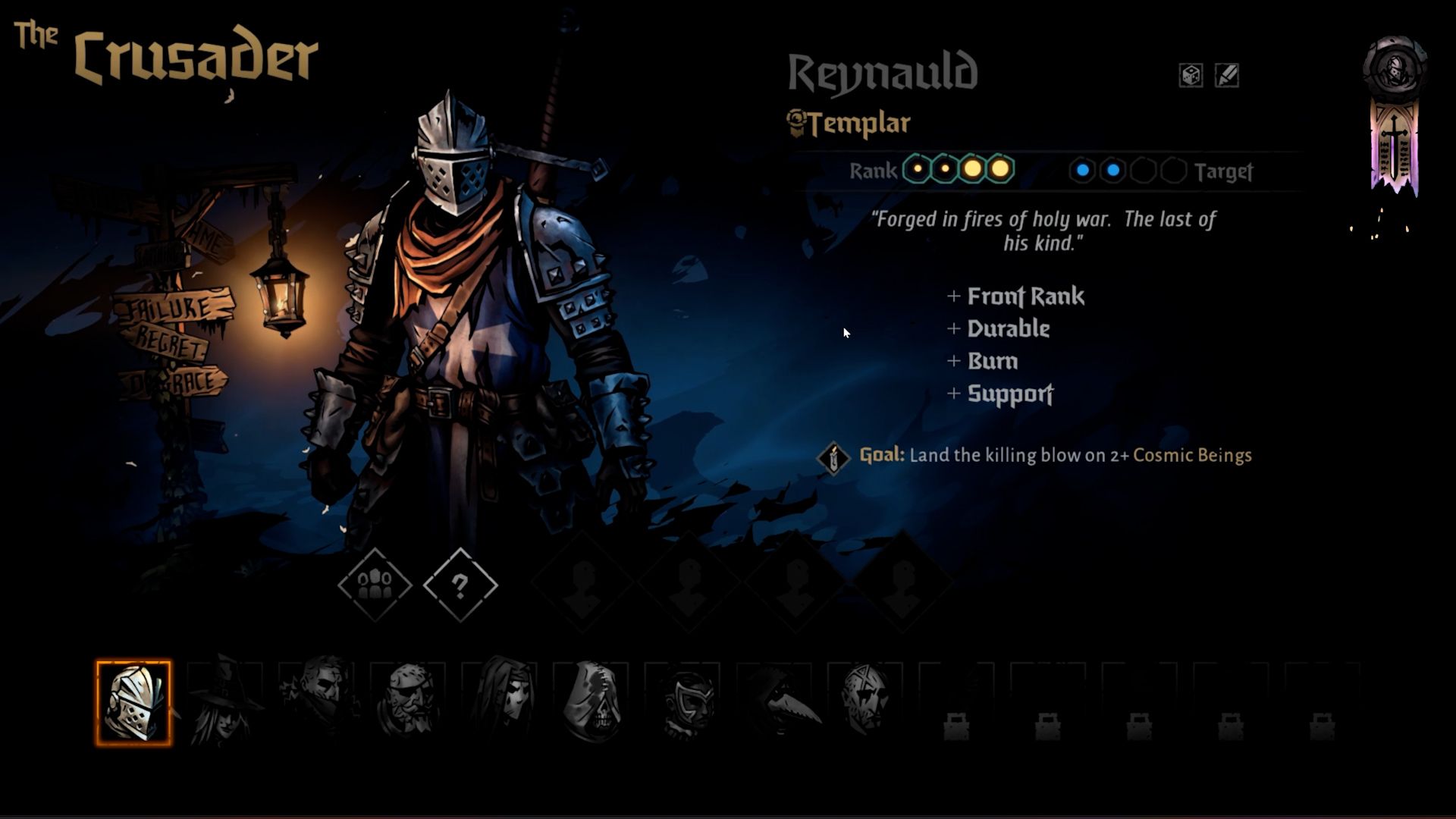Select the Crusader helmet portrait

[x=133, y=702]
